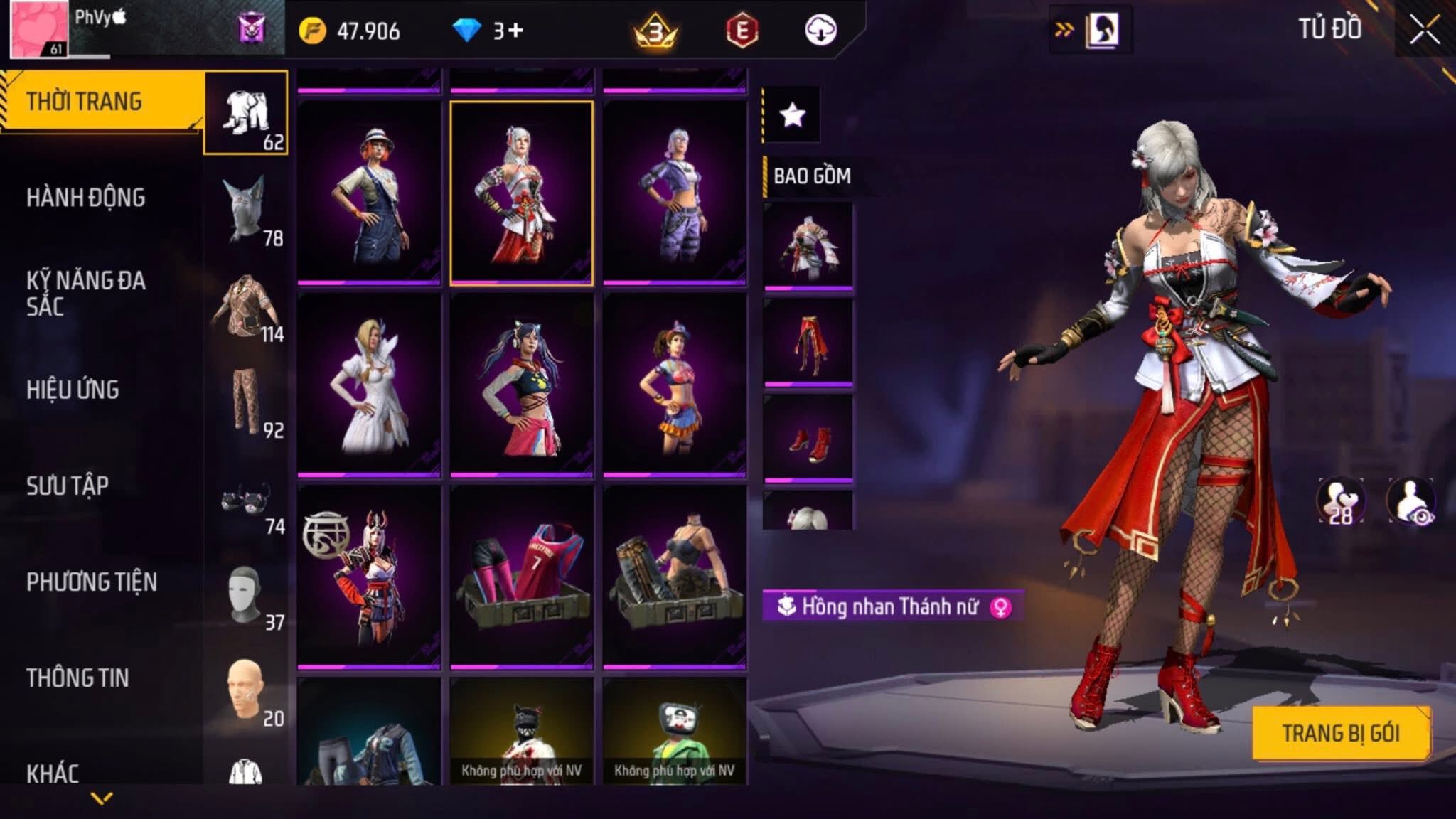This screenshot has height=819, width=1456.
Task: Pick the purple crop top outfit
Action: tap(675, 193)
